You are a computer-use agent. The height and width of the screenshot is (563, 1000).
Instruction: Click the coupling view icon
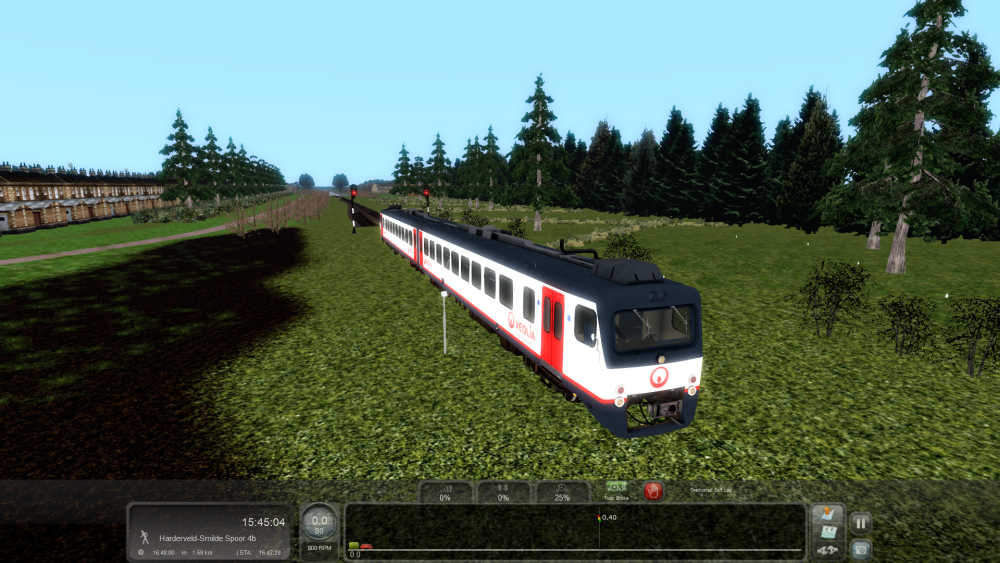coord(827,550)
